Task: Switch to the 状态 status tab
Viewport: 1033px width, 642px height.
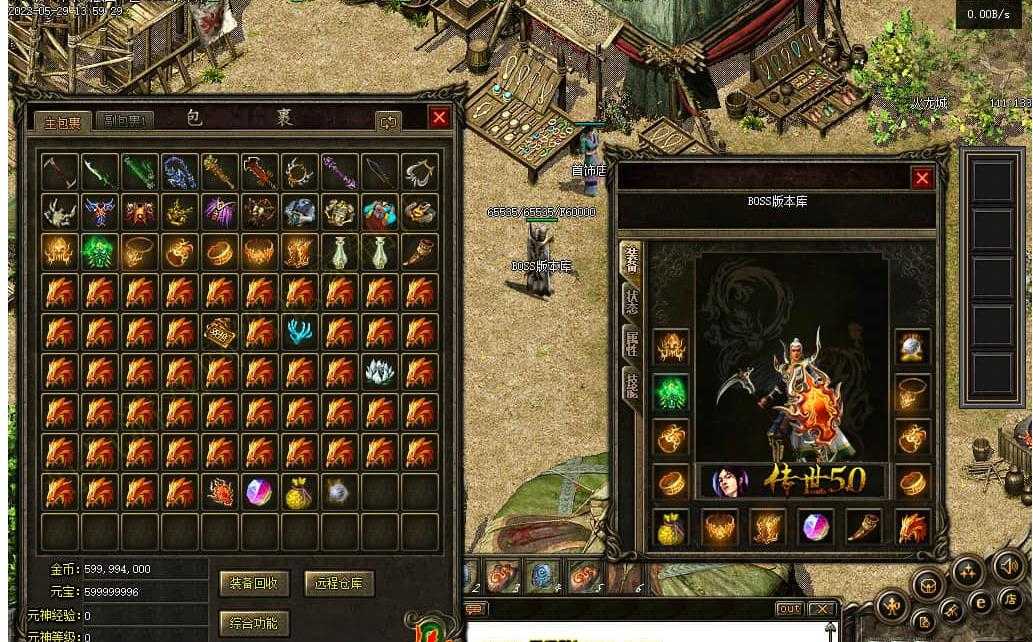Action: coord(632,301)
